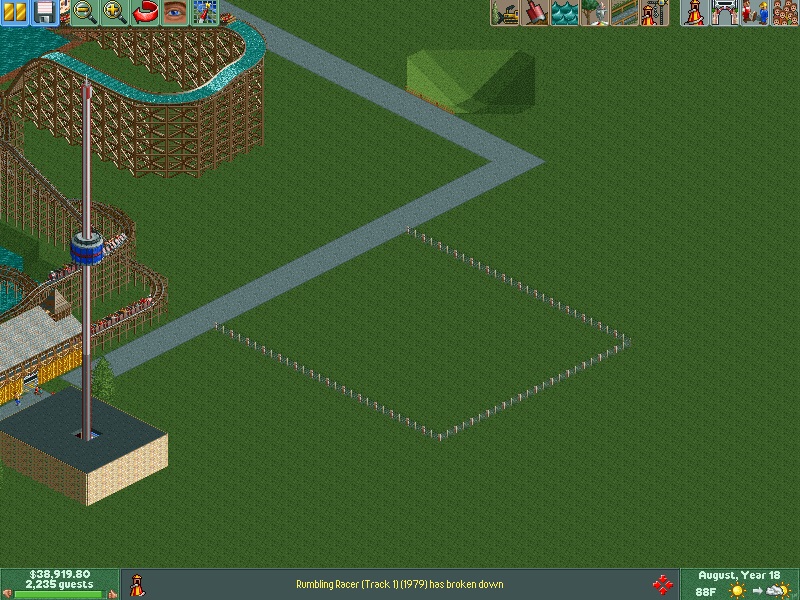Show the park map
The width and height of the screenshot is (800, 600).
coord(206,13)
